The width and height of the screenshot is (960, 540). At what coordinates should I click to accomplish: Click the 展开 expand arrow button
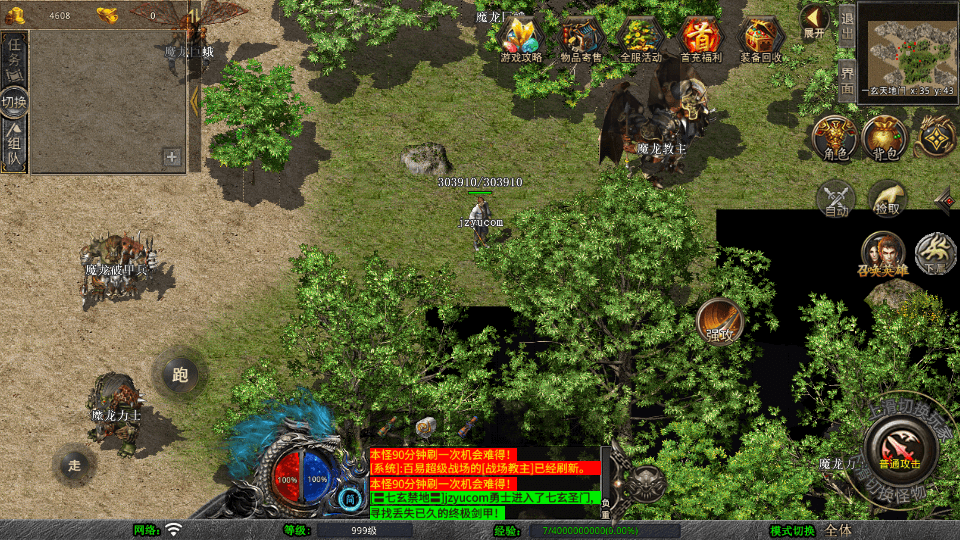[815, 20]
